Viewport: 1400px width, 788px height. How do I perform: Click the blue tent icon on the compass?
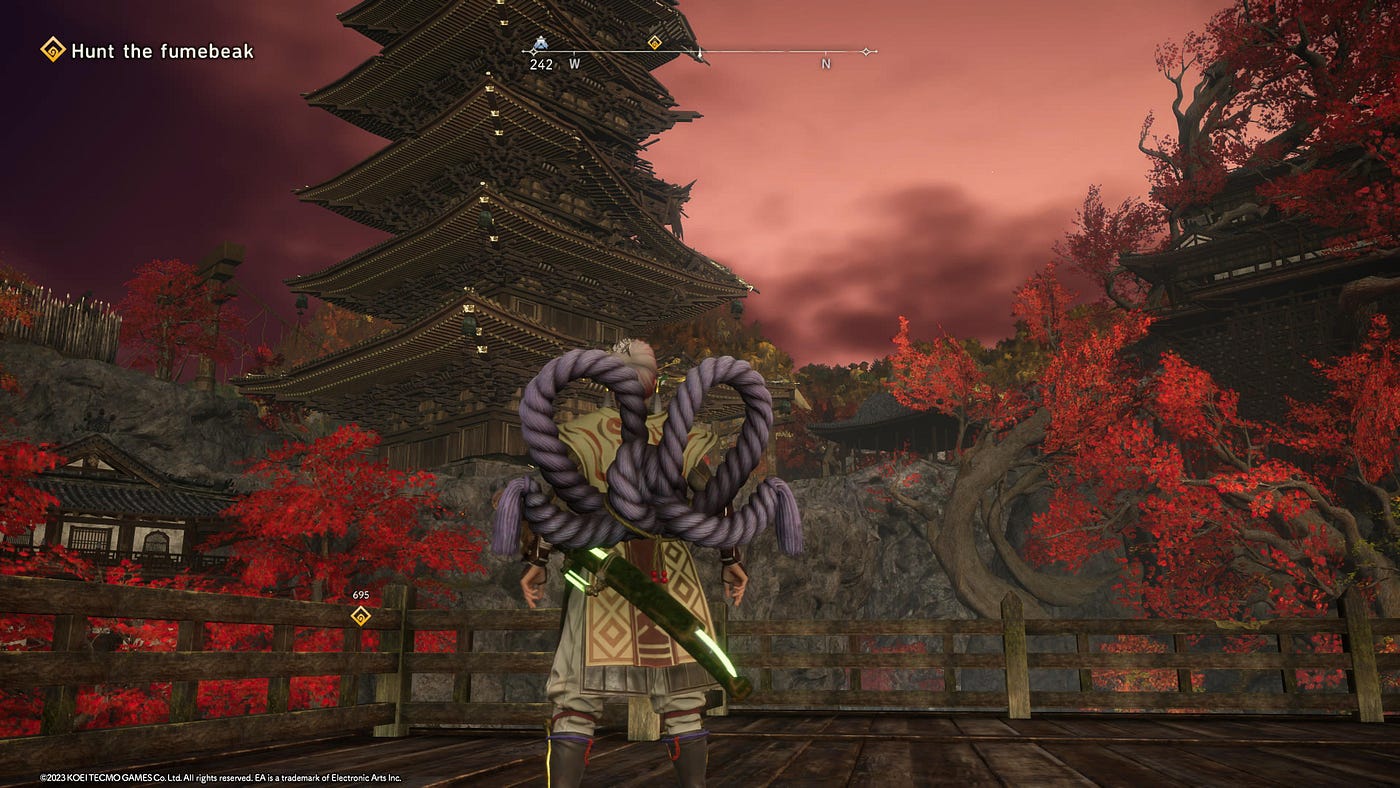[x=540, y=44]
